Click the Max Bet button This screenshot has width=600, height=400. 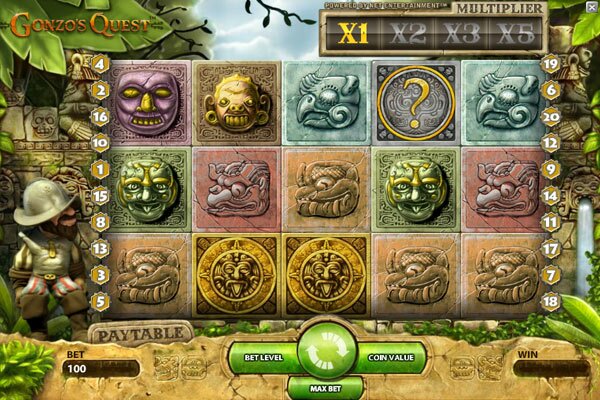click(327, 386)
